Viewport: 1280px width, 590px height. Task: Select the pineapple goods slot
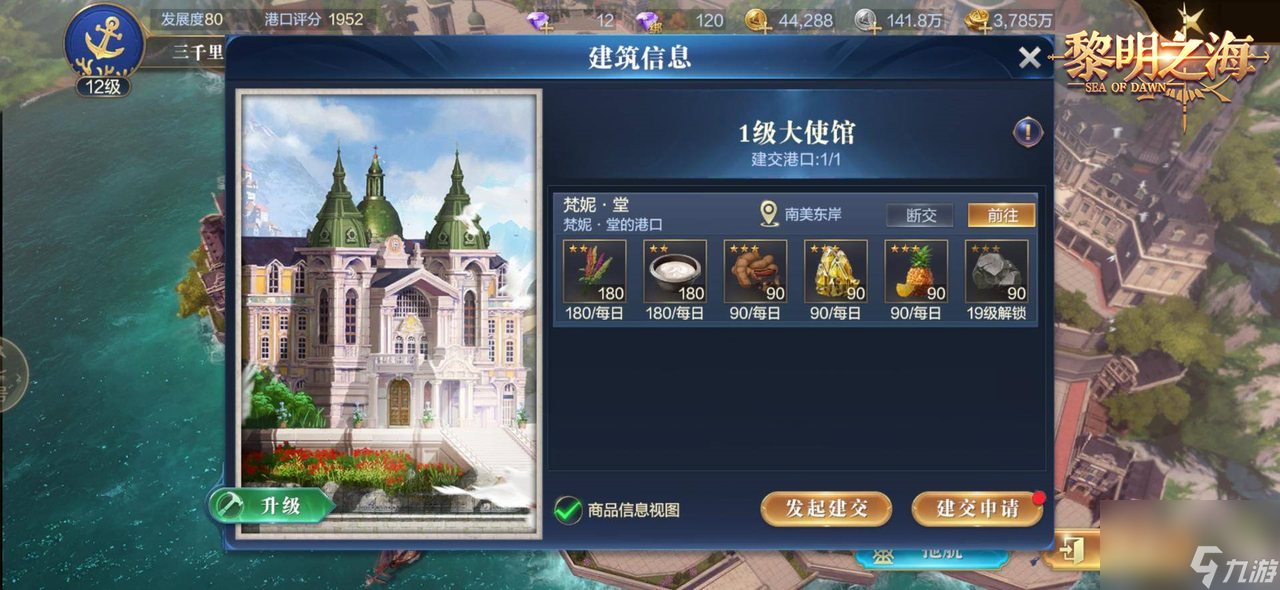(x=916, y=271)
